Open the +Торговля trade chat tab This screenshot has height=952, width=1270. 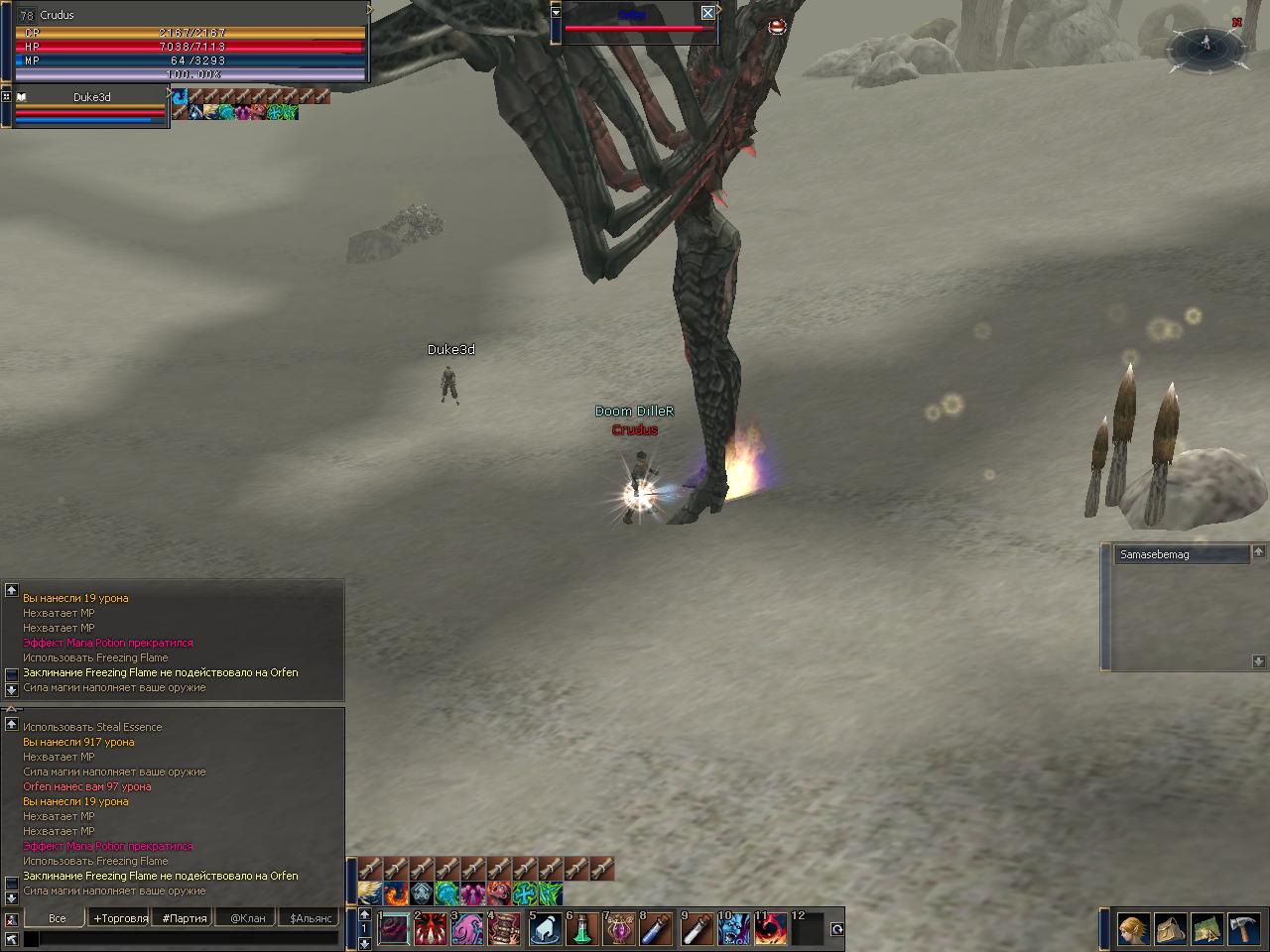pyautogui.click(x=120, y=918)
